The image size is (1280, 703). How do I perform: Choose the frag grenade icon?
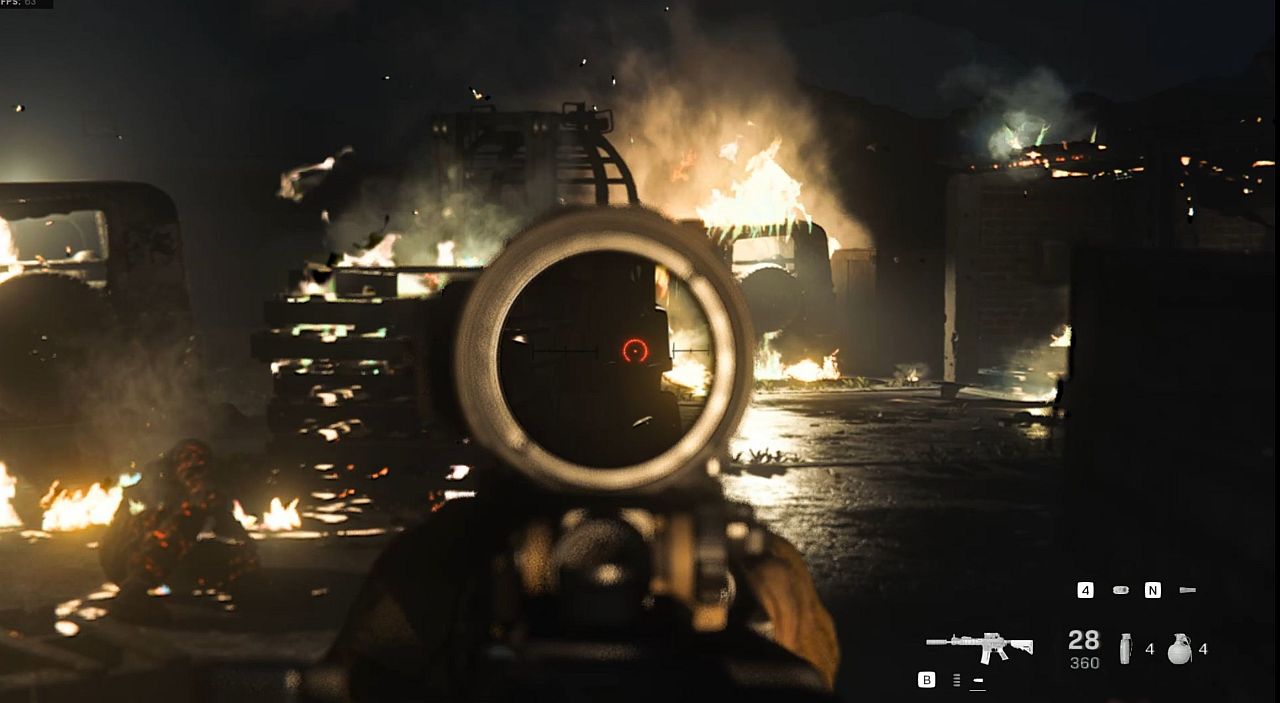coord(1179,649)
